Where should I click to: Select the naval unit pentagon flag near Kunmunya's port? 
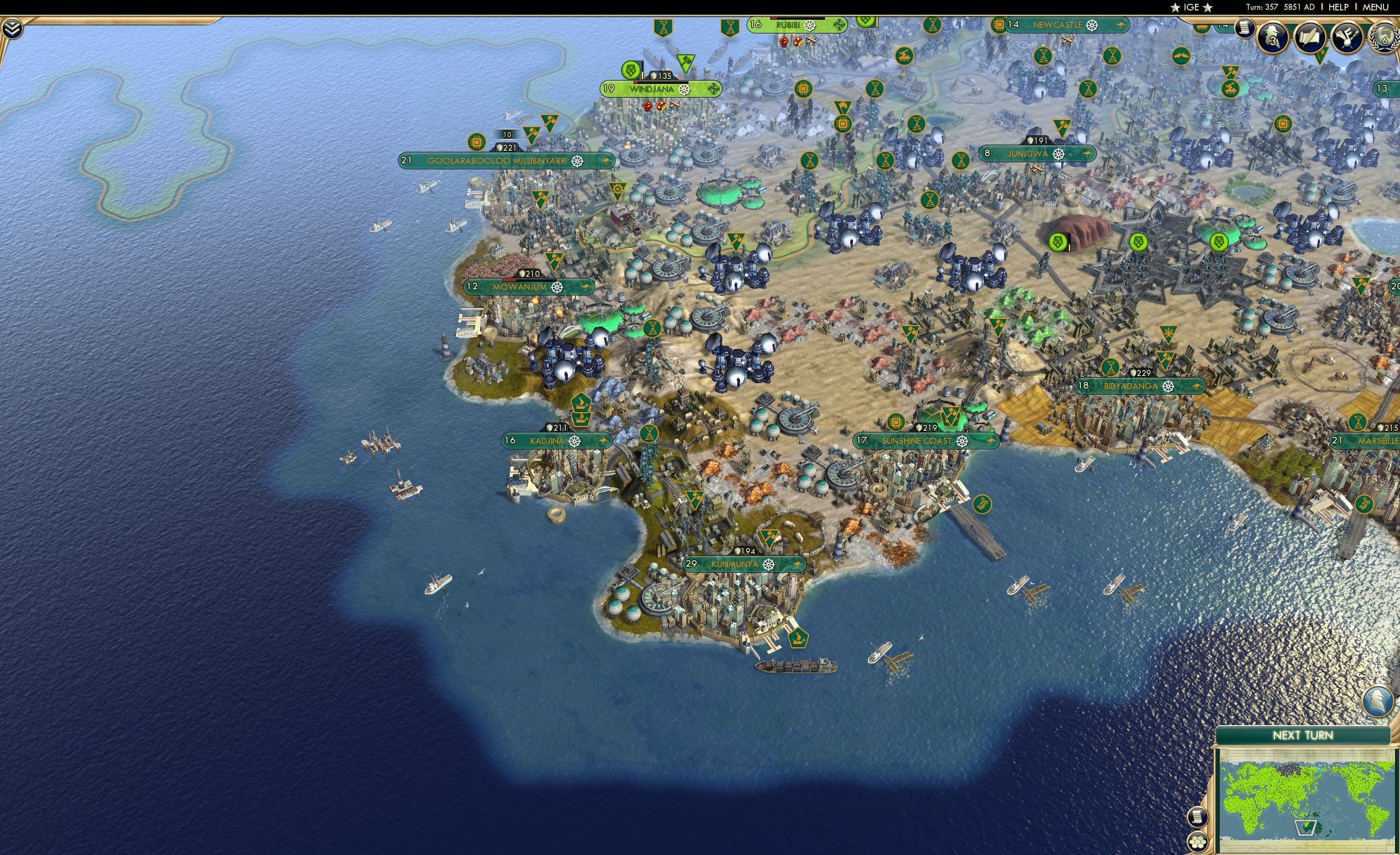tap(799, 639)
